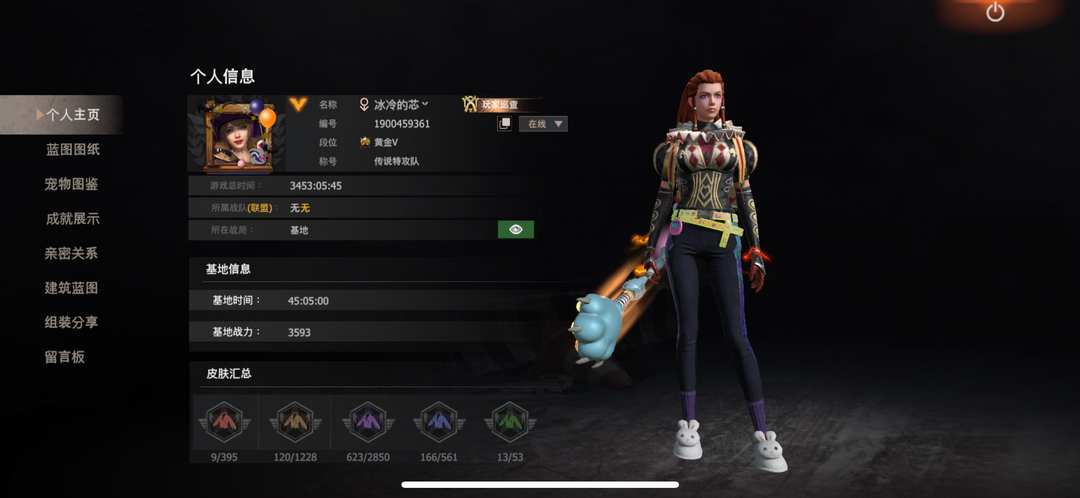Image resolution: width=1080 pixels, height=498 pixels.
Task: Show the 成就展示 achievements tab
Action: [72, 219]
